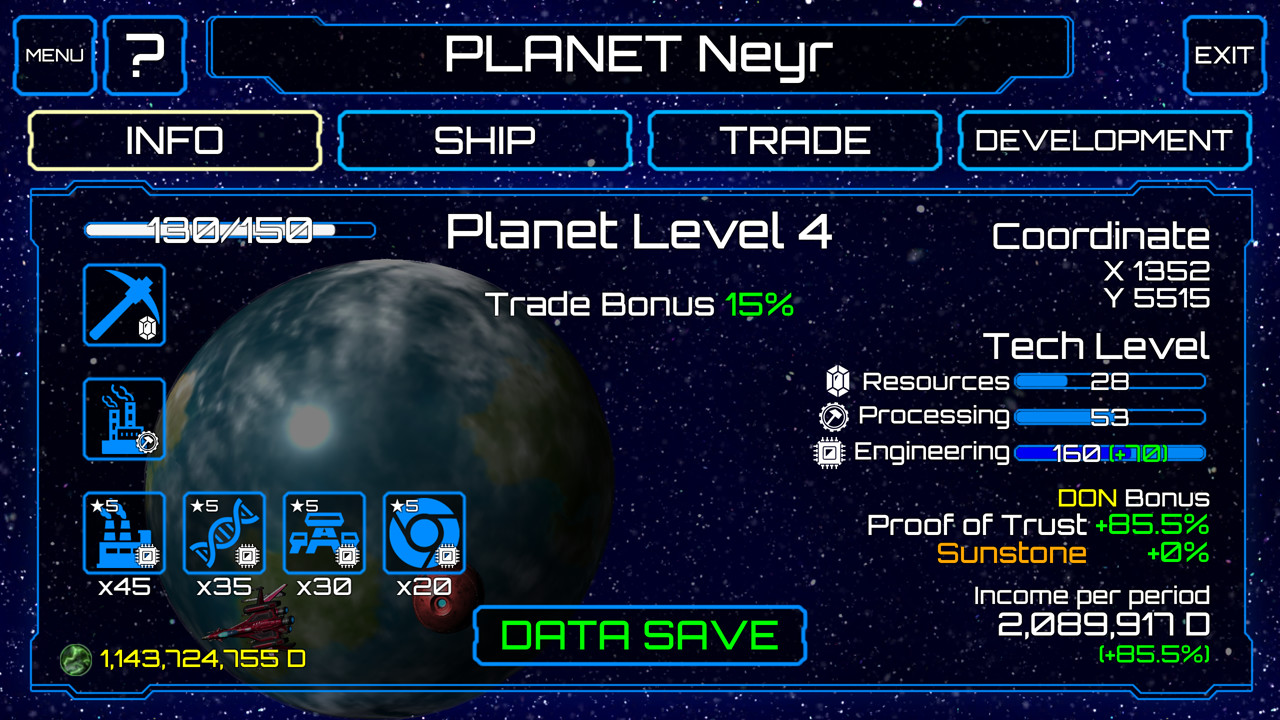Click the Resources gem icon in Tech Level
The image size is (1280, 720).
click(x=840, y=381)
